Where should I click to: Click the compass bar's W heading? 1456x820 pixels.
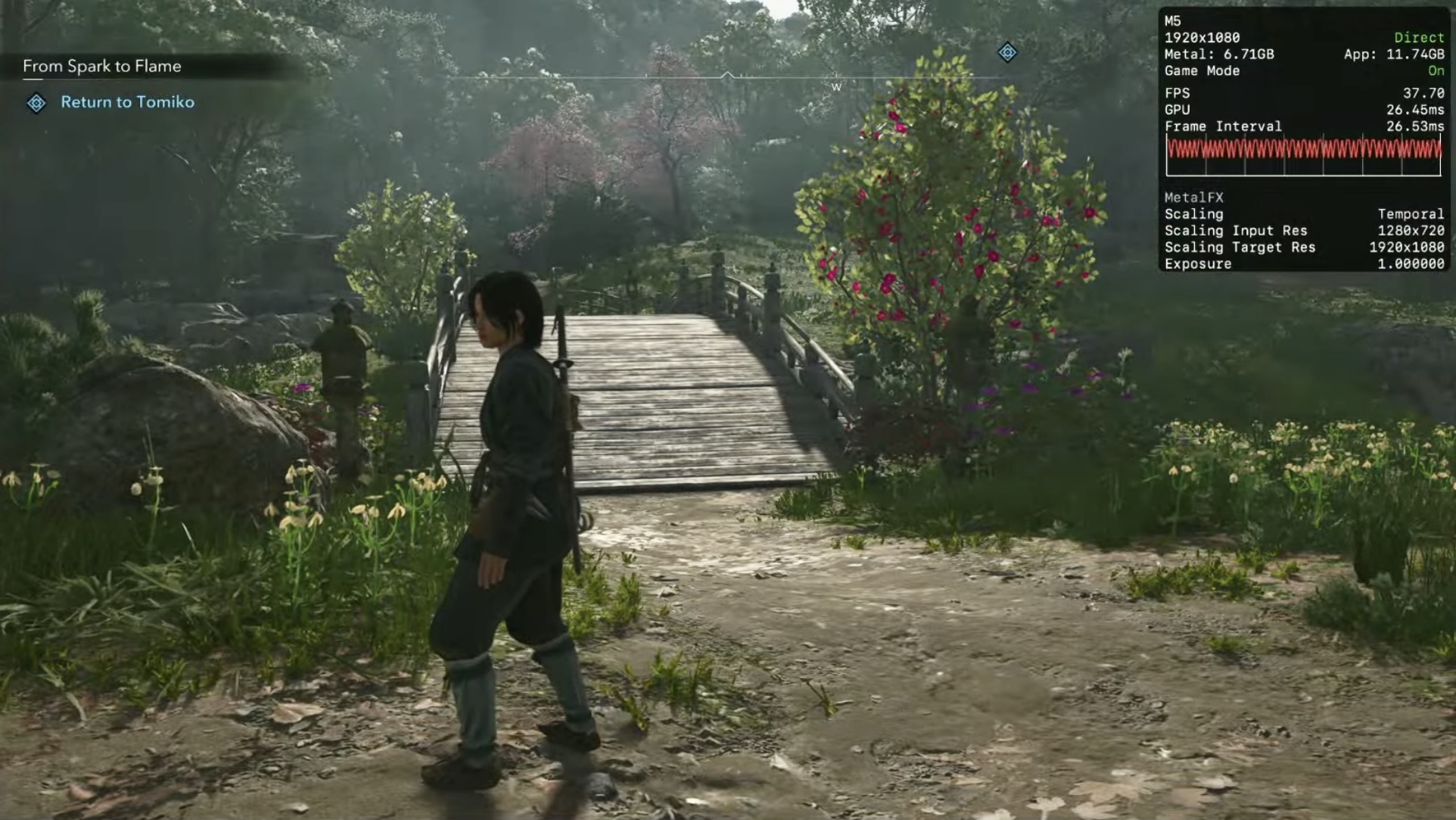(x=836, y=87)
